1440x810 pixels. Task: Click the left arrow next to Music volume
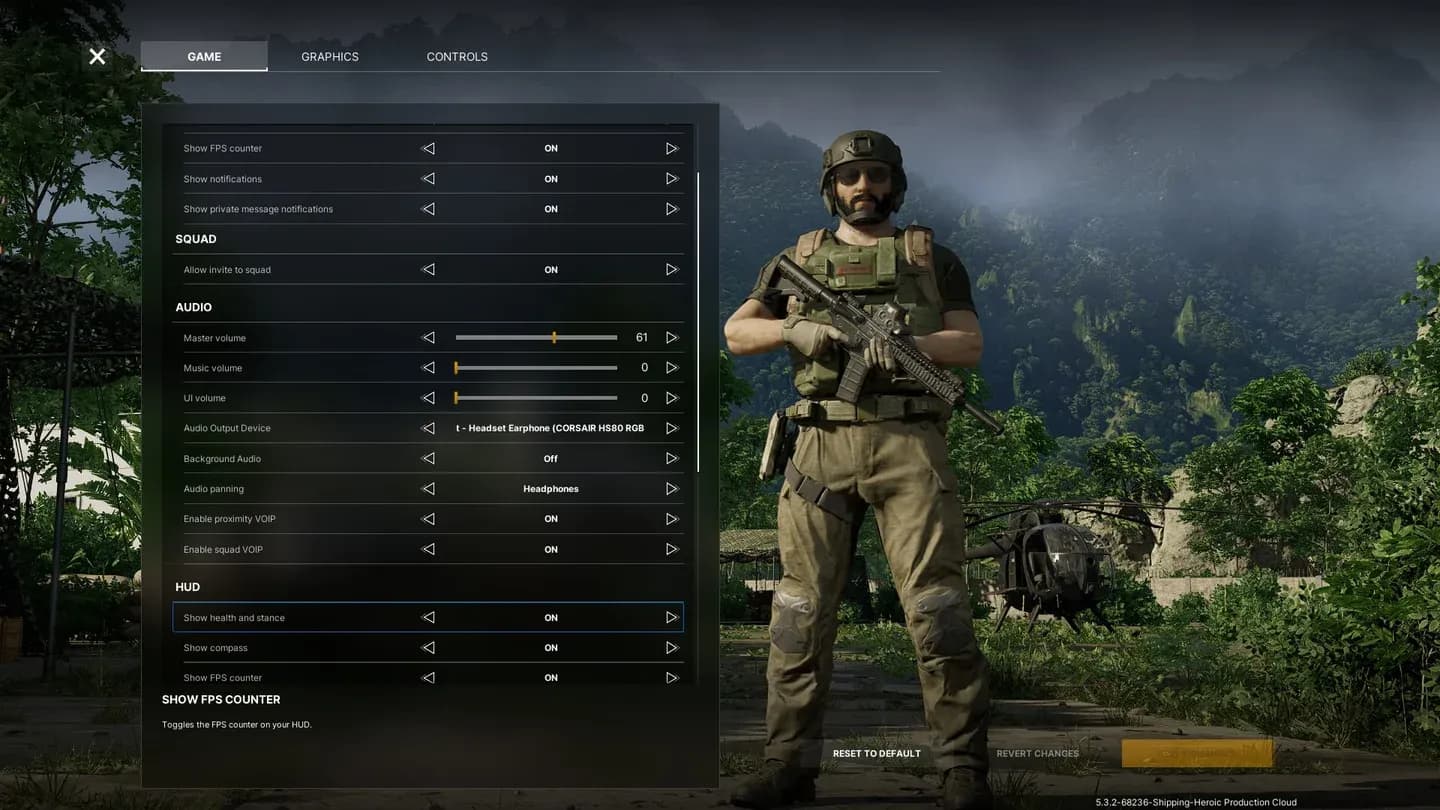(428, 367)
